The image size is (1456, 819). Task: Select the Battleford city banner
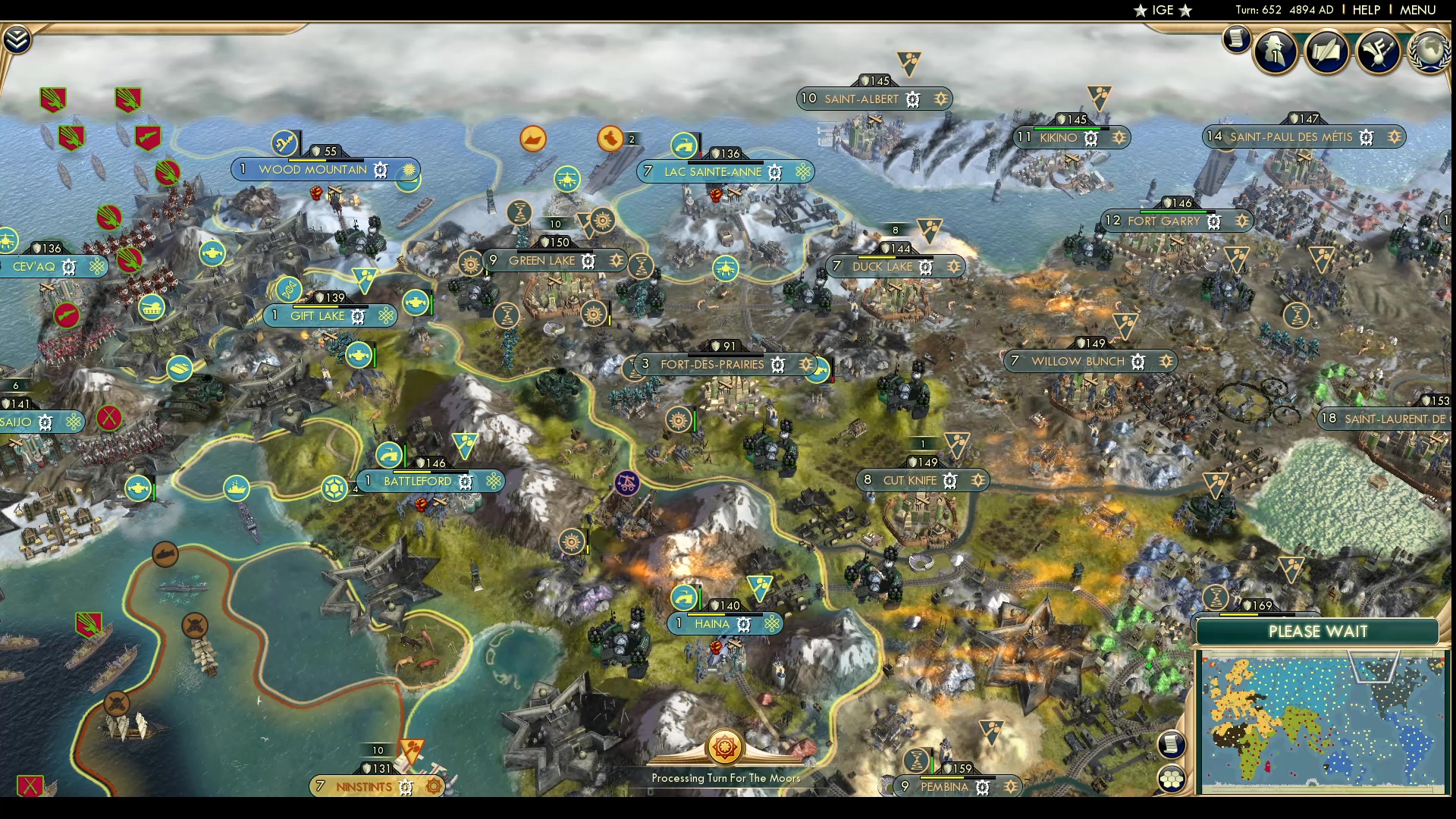click(417, 482)
